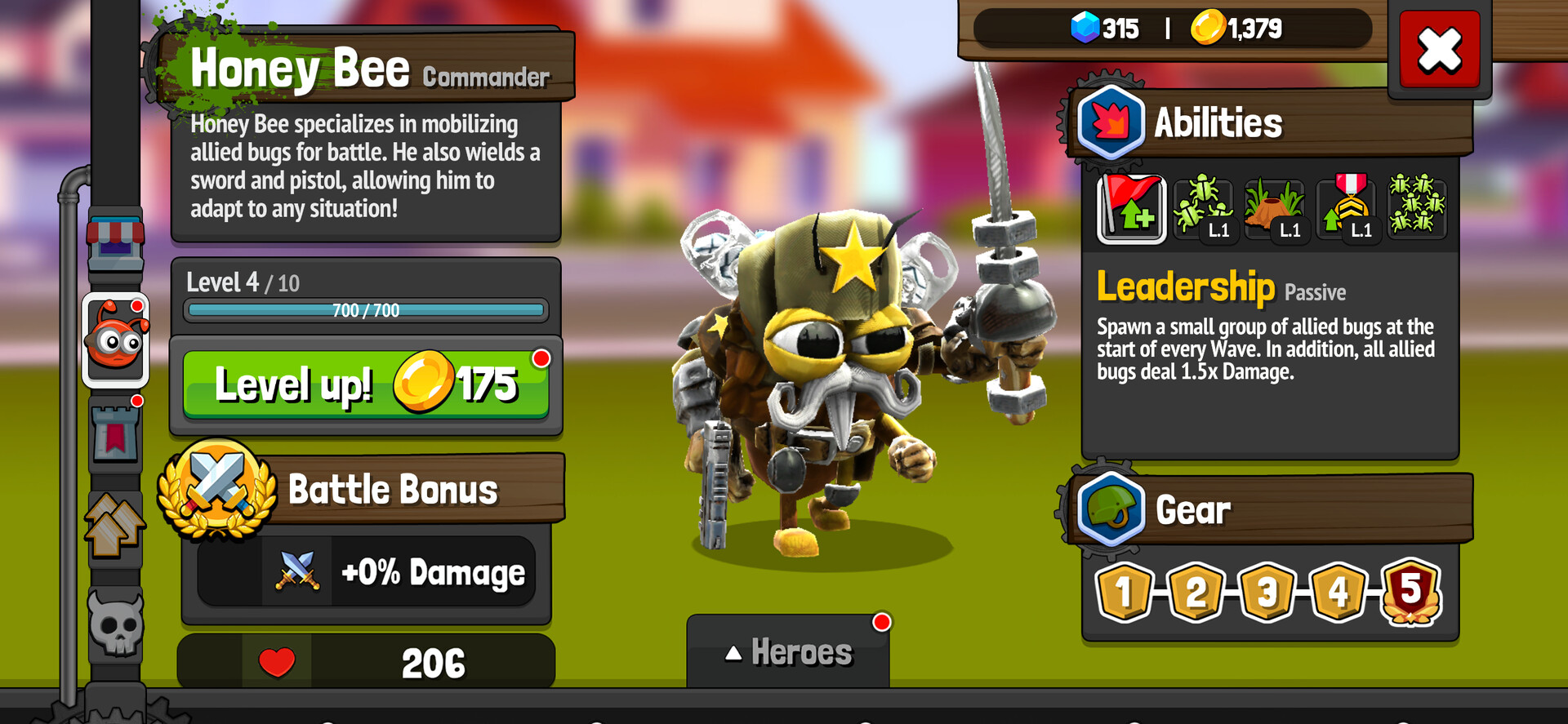Open the medal upgrade ability icon
Image resolution: width=1568 pixels, height=724 pixels.
coord(1347,208)
